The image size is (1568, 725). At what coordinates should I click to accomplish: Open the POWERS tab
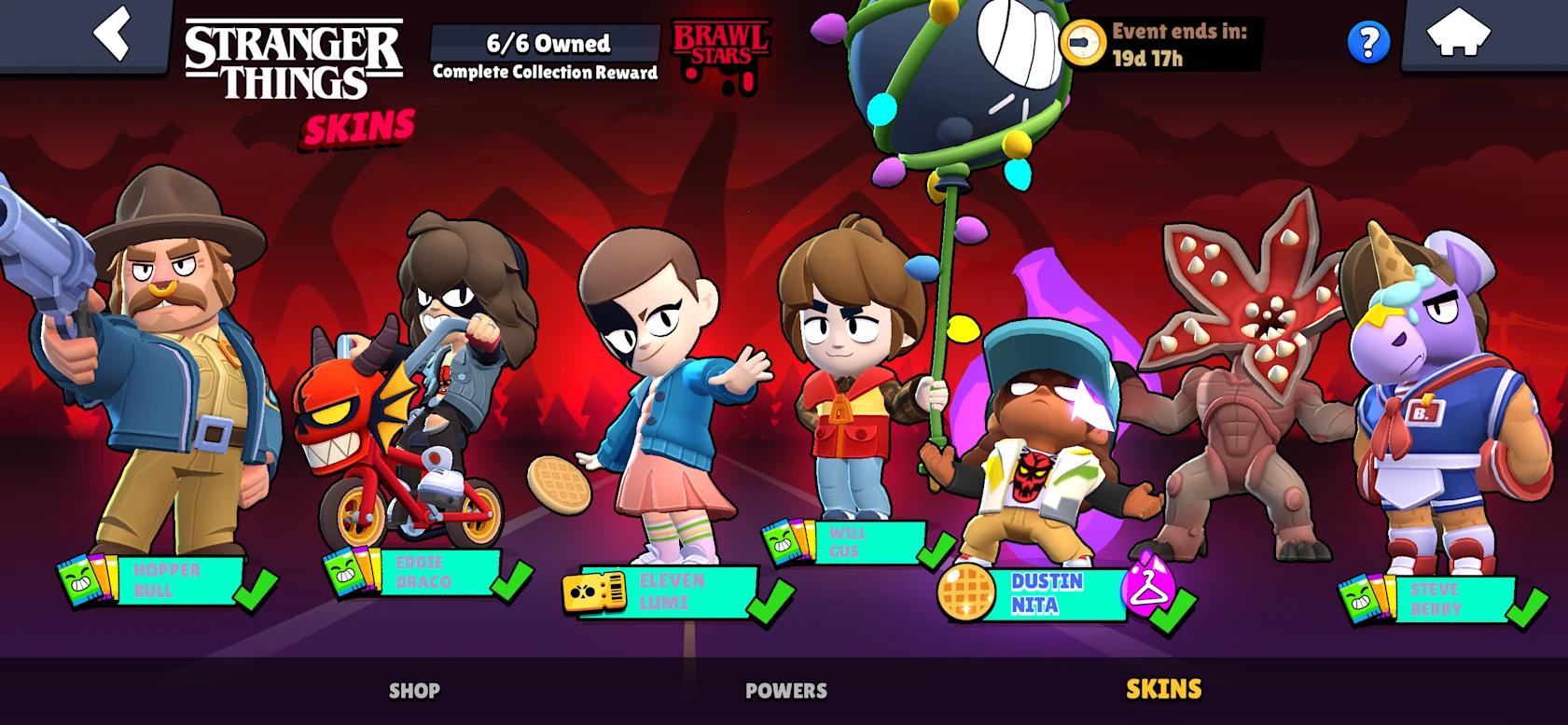pyautogui.click(x=784, y=690)
